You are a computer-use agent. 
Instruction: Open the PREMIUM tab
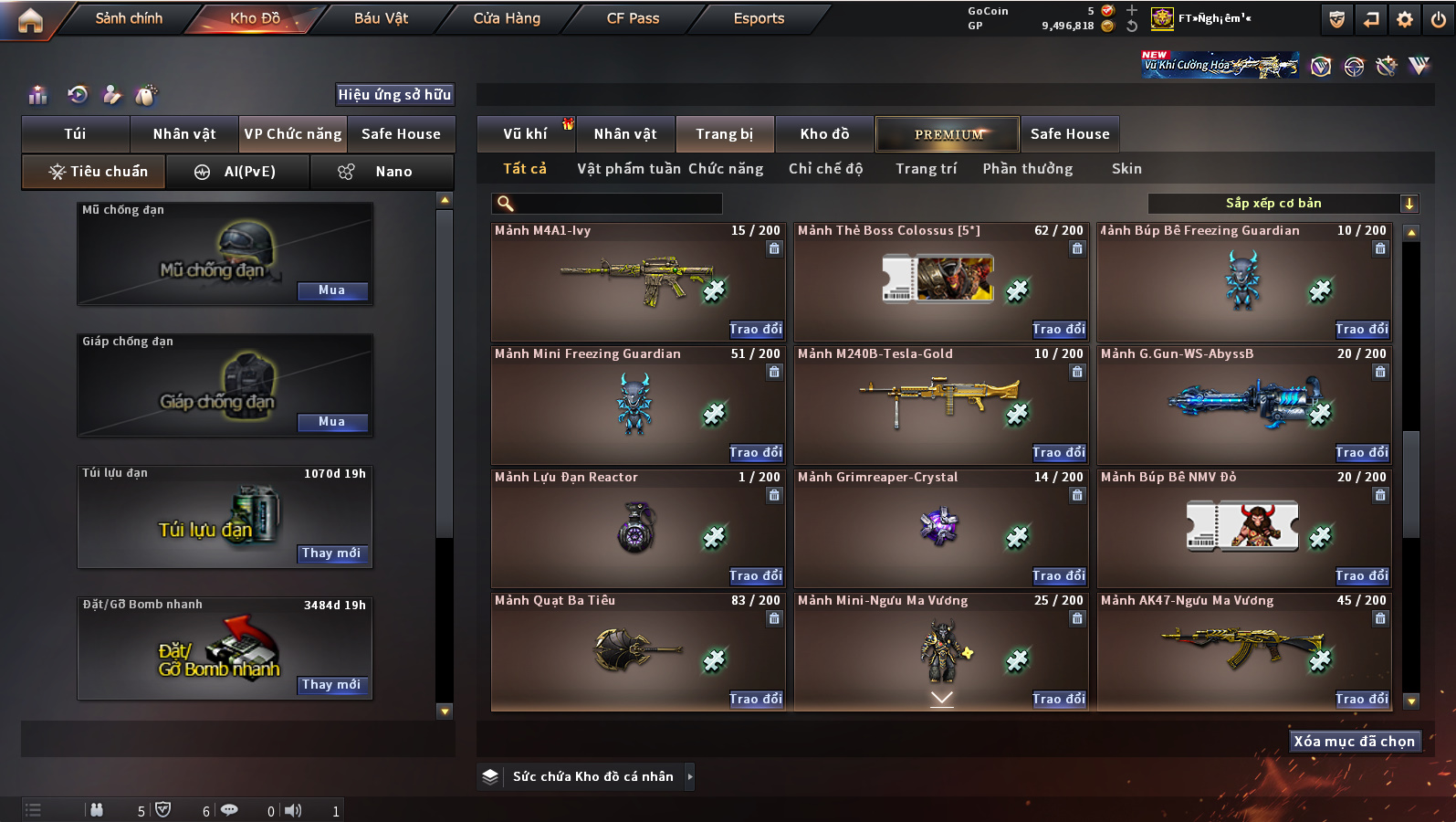coord(948,134)
